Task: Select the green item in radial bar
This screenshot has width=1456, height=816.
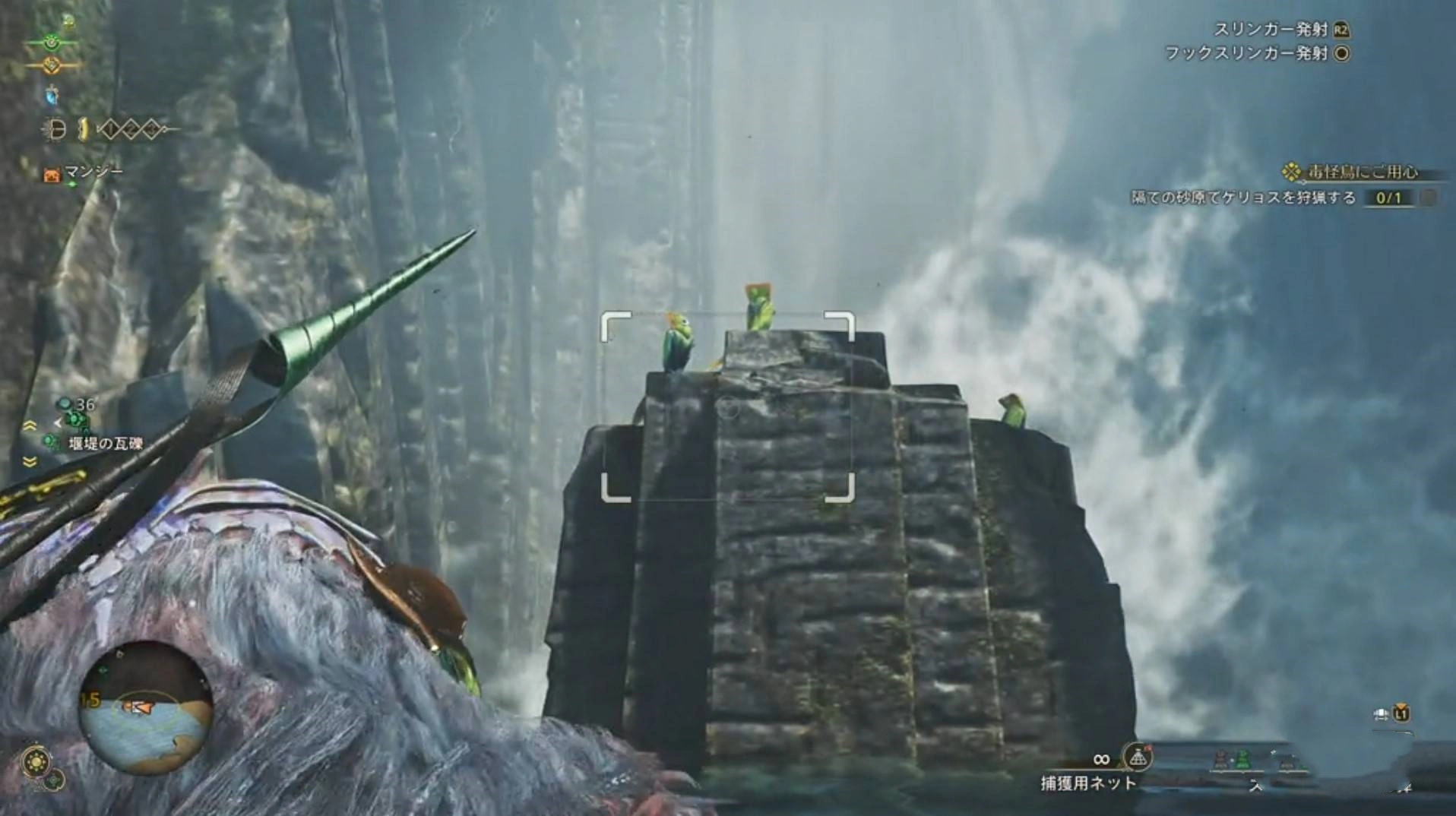Action: tap(1242, 759)
